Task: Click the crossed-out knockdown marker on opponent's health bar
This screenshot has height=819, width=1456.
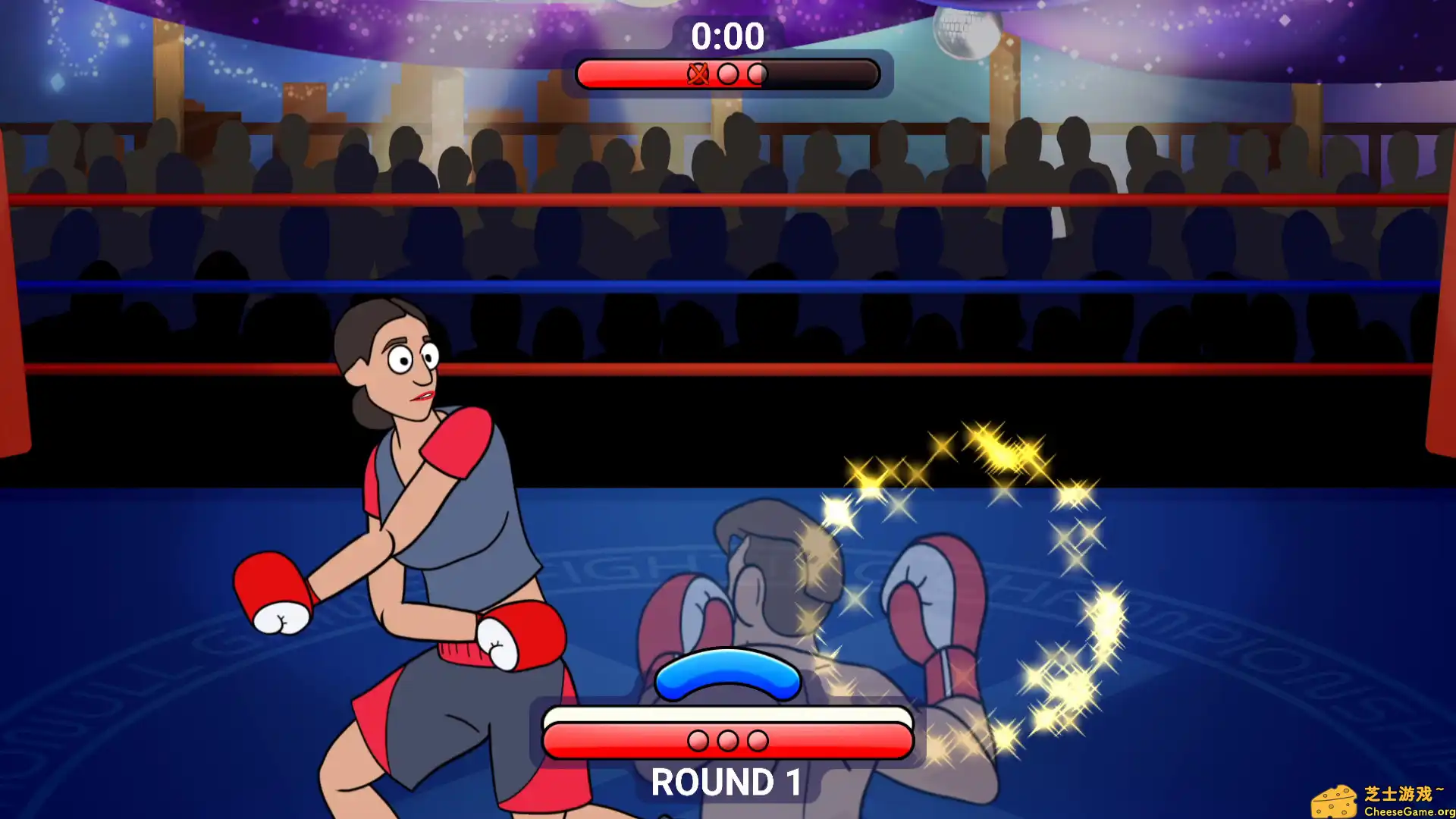Action: 698,73
